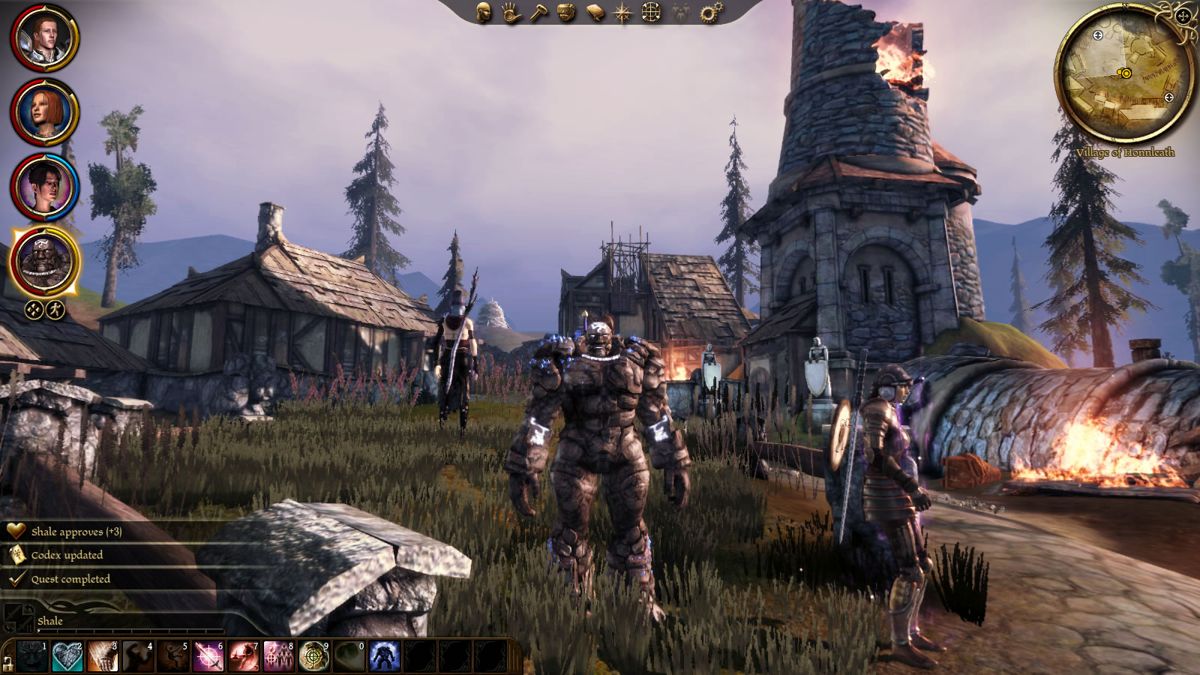The height and width of the screenshot is (675, 1200).
Task: Activate the green crosshair ability in slot 9
Action: pos(313,656)
